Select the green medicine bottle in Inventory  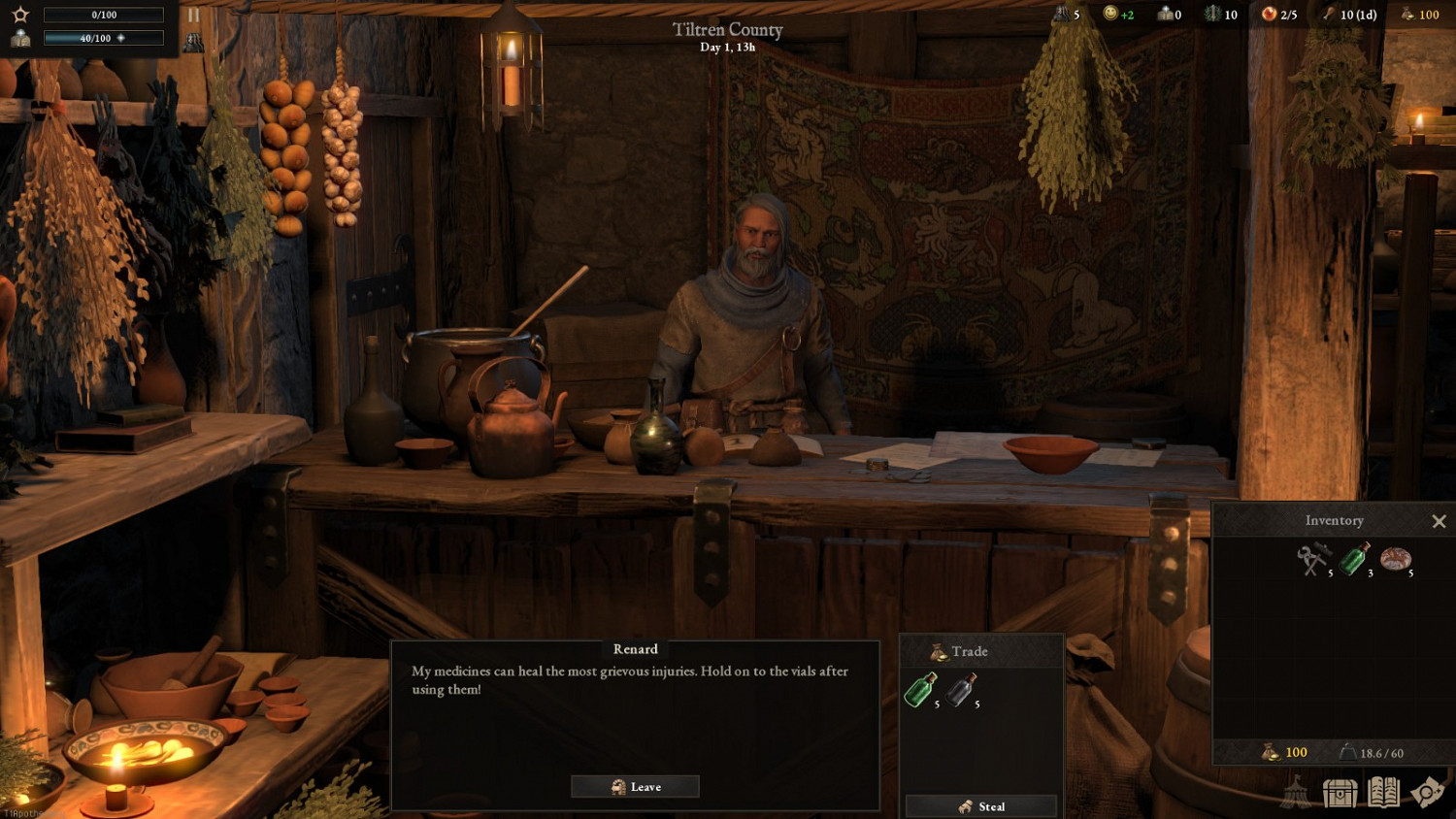click(x=1354, y=559)
